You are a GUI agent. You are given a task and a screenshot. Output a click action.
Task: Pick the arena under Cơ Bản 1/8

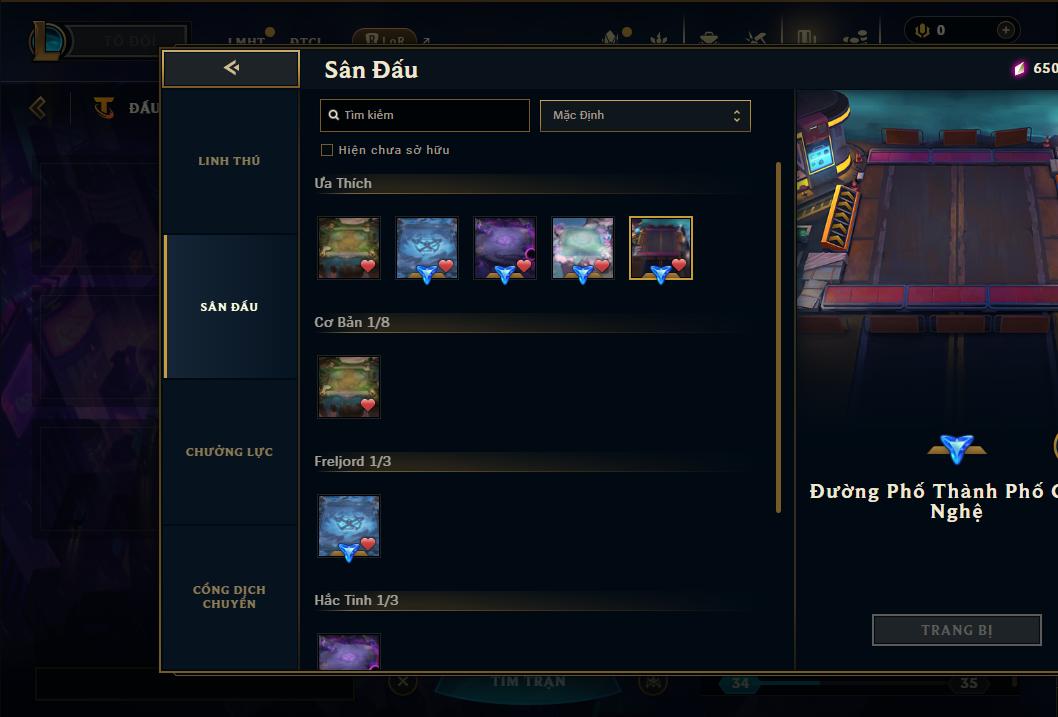tap(349, 387)
